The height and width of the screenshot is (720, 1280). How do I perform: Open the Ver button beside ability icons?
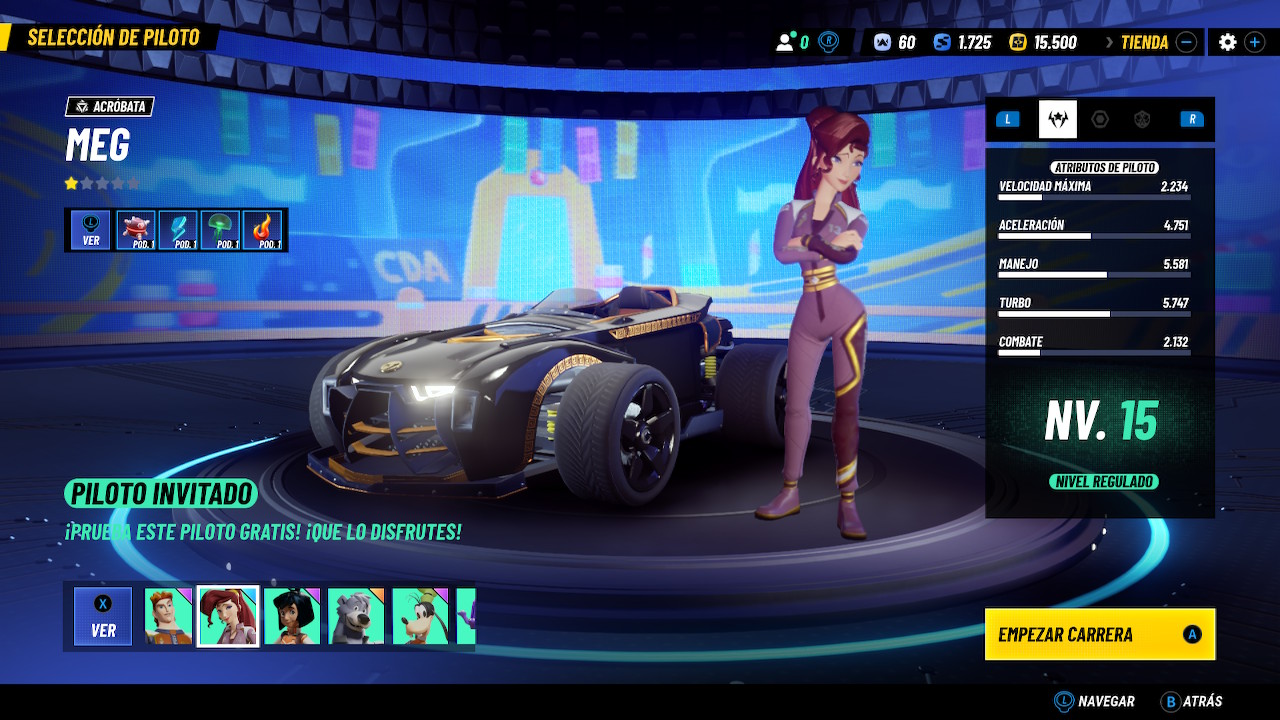click(x=91, y=230)
